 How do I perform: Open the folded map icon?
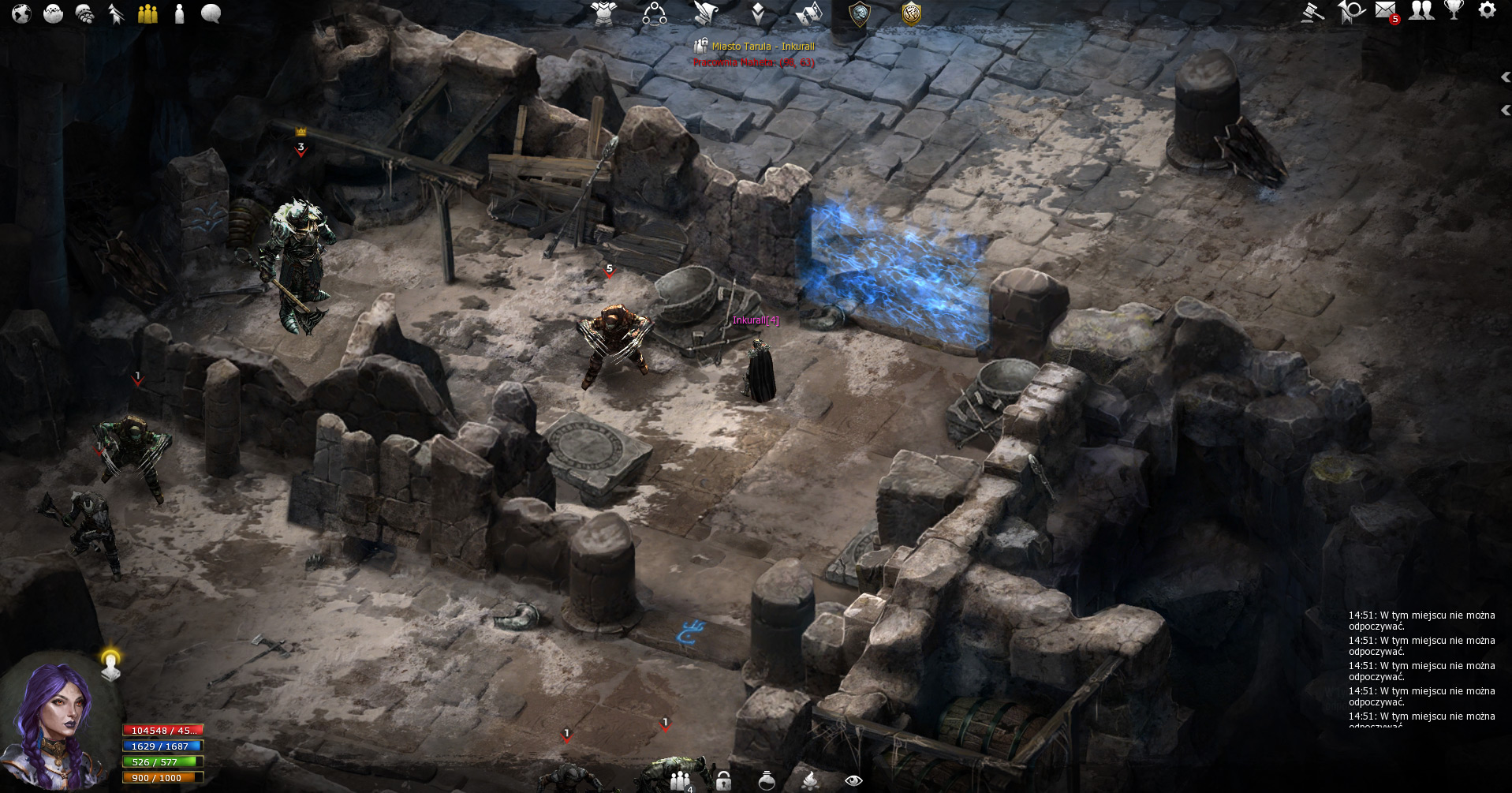pyautogui.click(x=809, y=13)
